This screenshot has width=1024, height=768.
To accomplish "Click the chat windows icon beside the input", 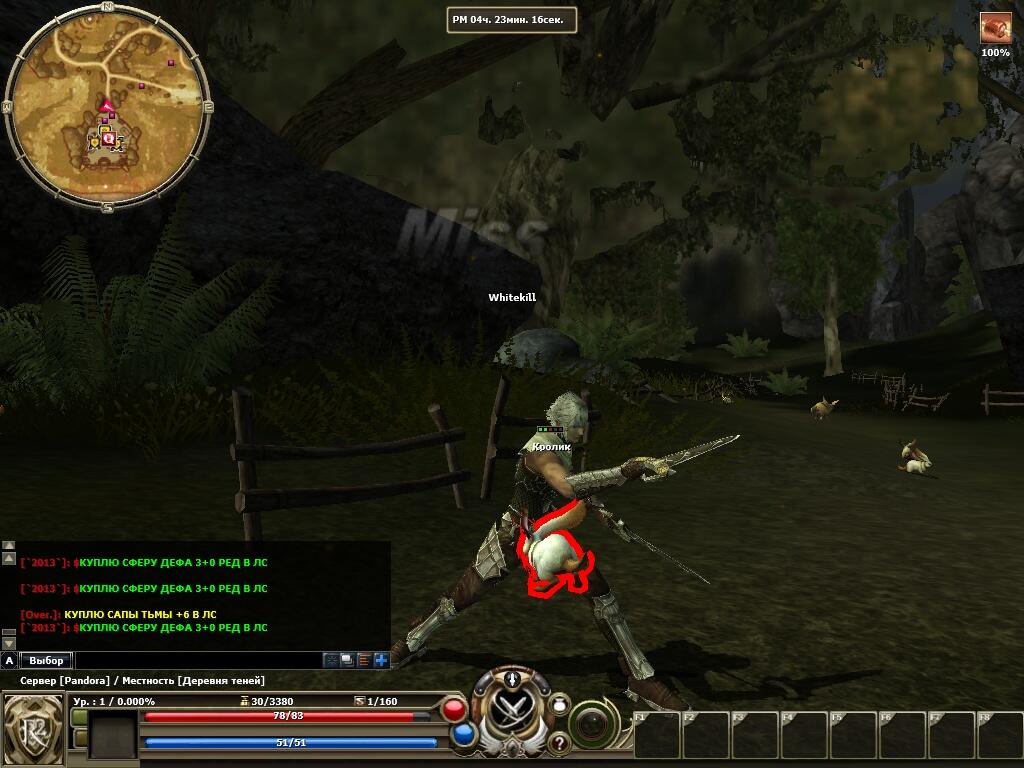I will (x=347, y=660).
